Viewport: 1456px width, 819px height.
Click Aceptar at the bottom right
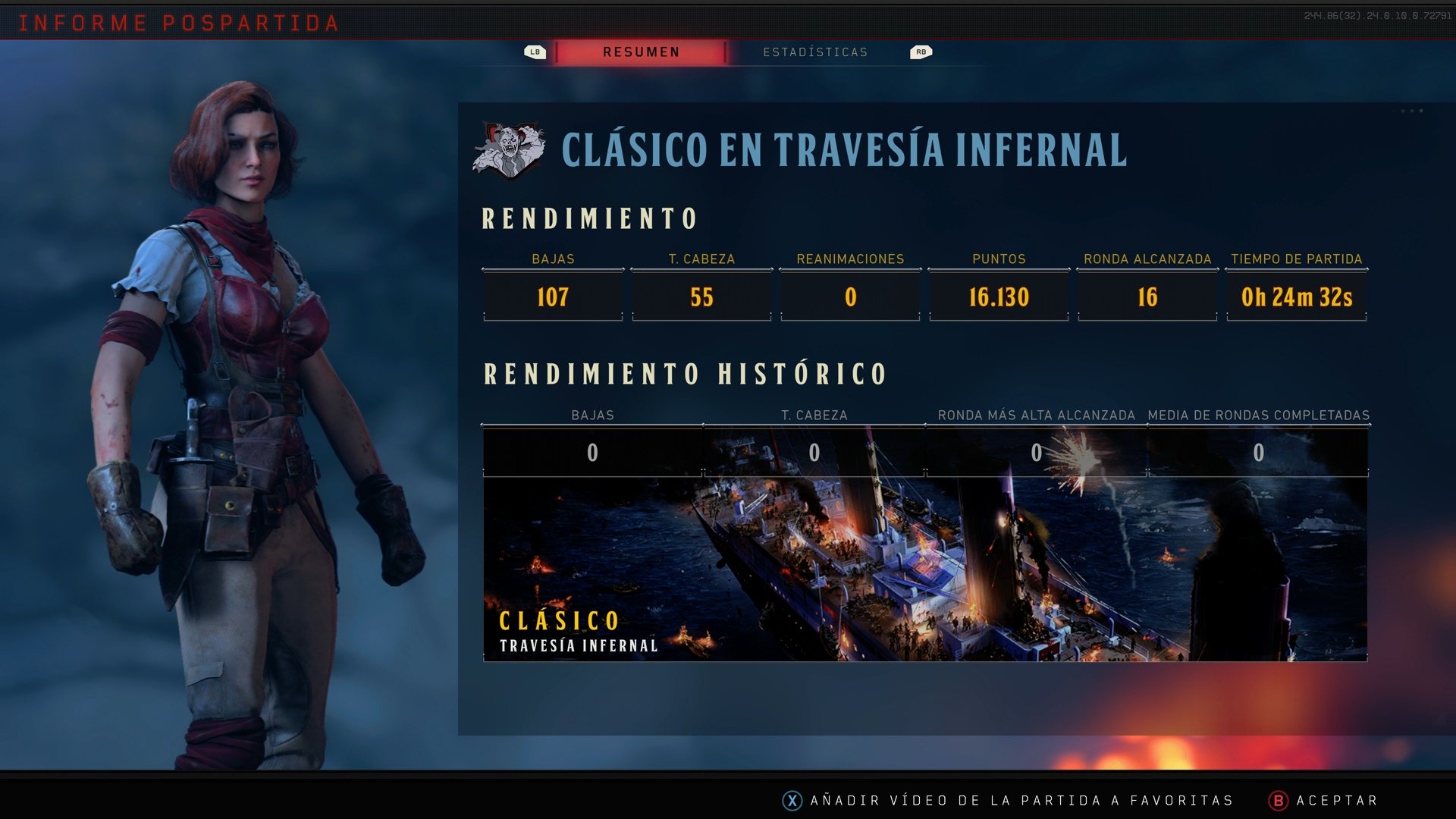(x=1337, y=799)
